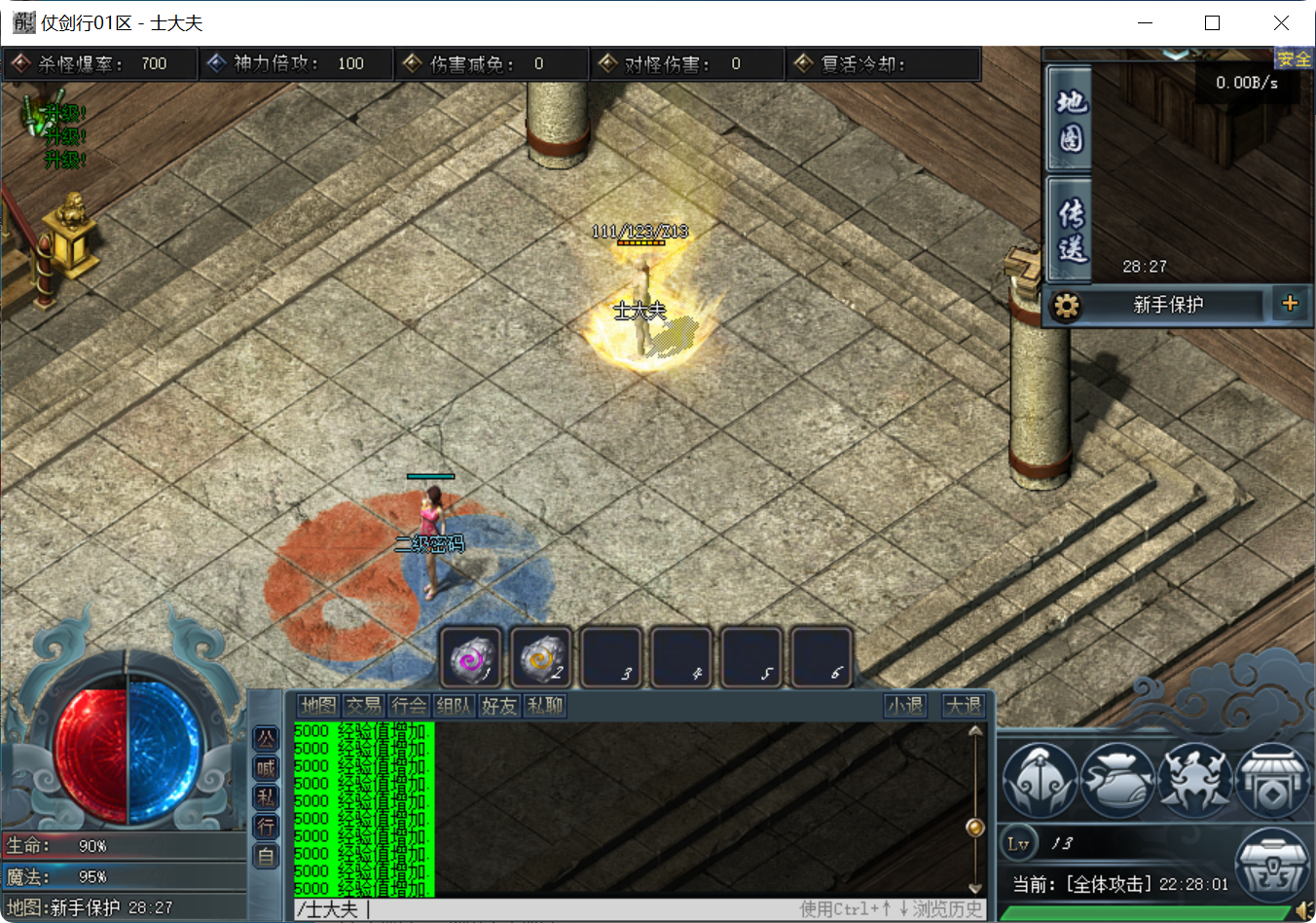Toggle the 喊 shout chat channel
The image size is (1316, 923).
point(266,768)
